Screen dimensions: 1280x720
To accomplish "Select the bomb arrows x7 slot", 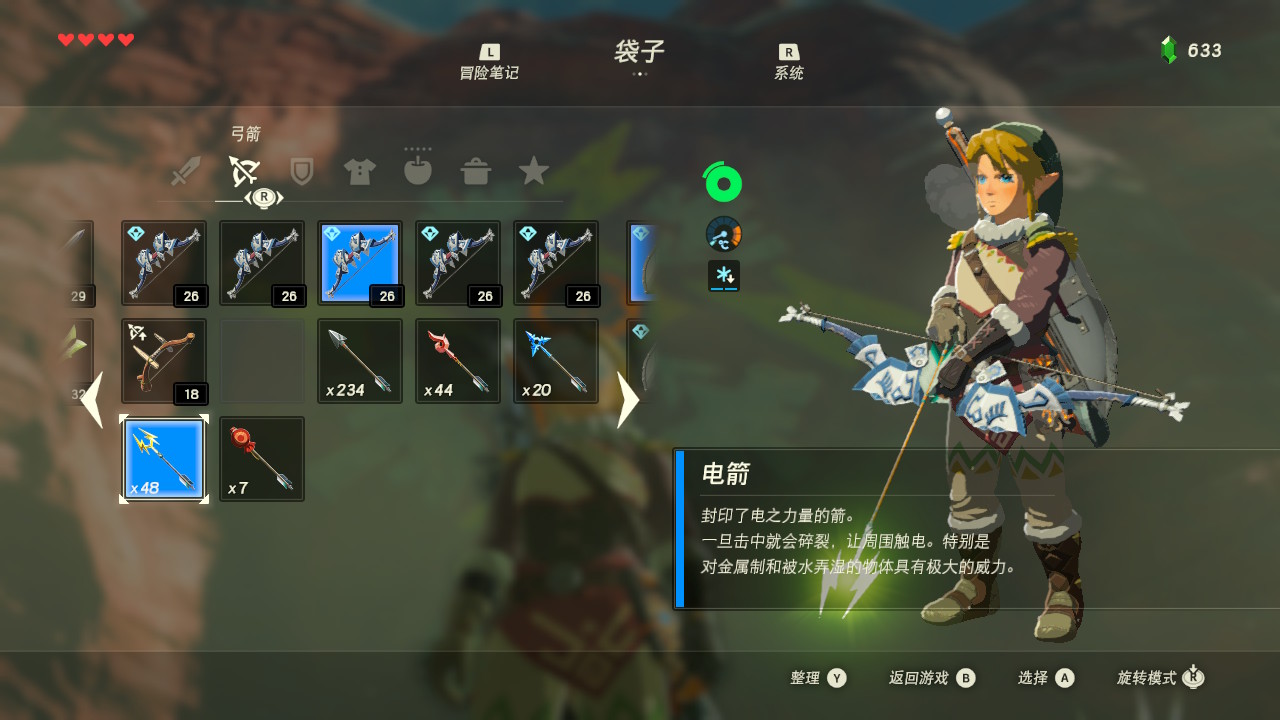I will click(262, 459).
